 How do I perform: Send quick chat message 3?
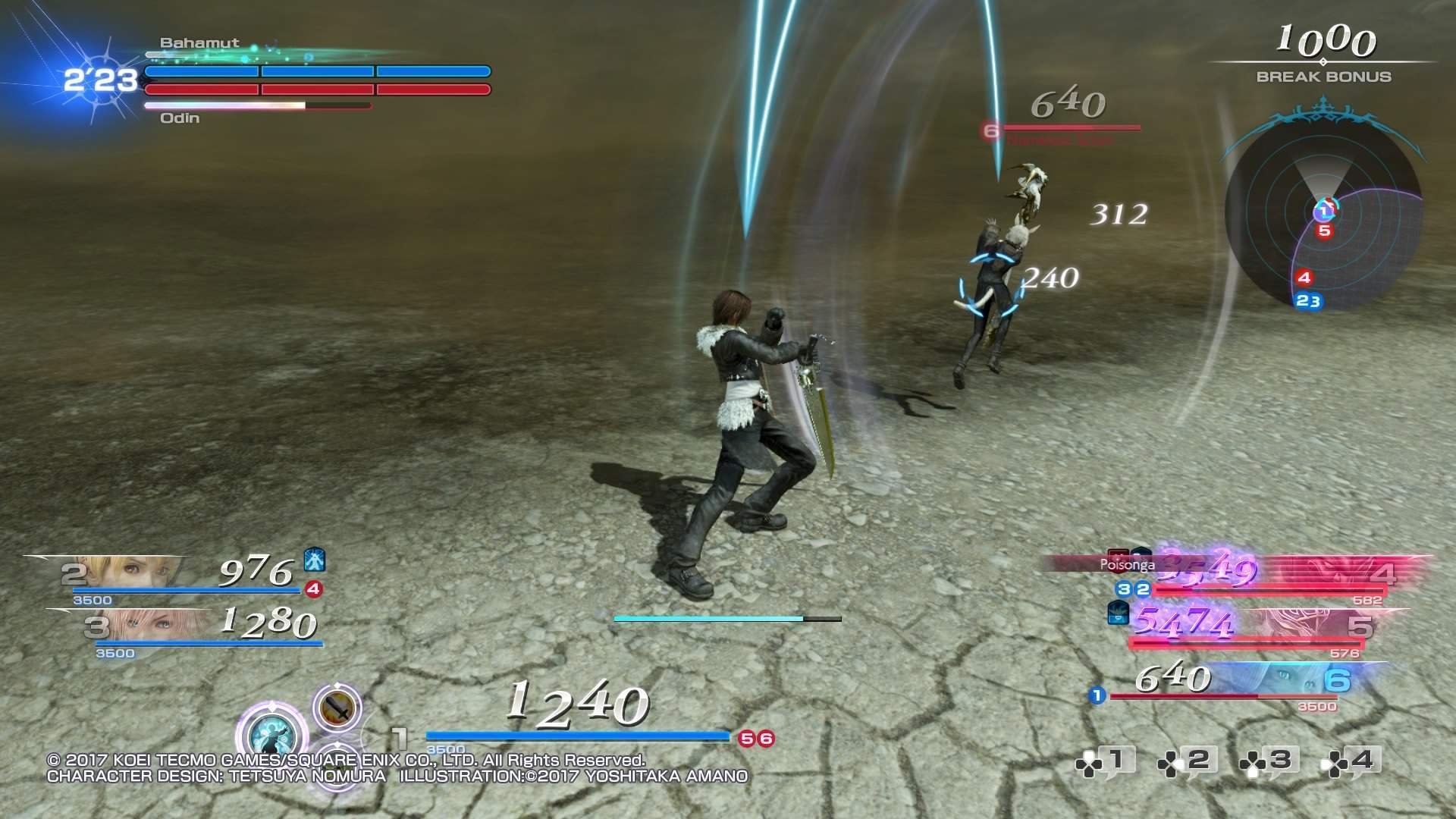tap(1269, 761)
